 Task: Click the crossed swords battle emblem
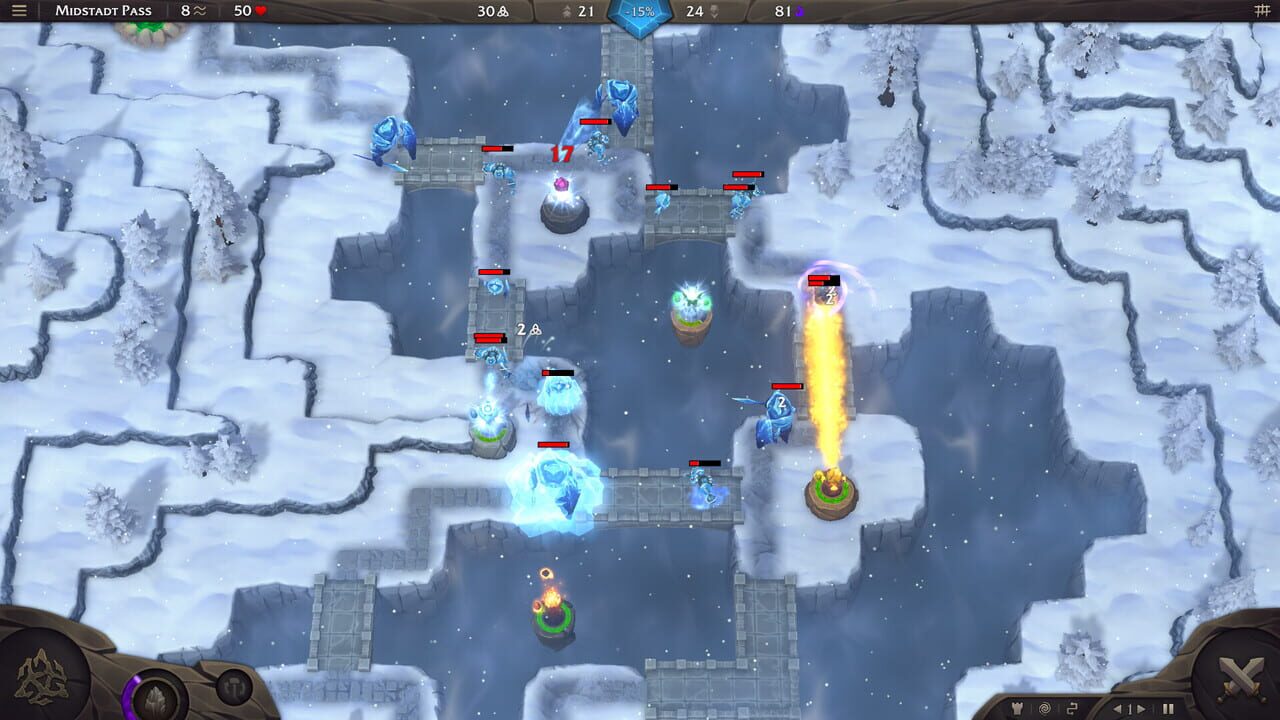pos(1241,679)
